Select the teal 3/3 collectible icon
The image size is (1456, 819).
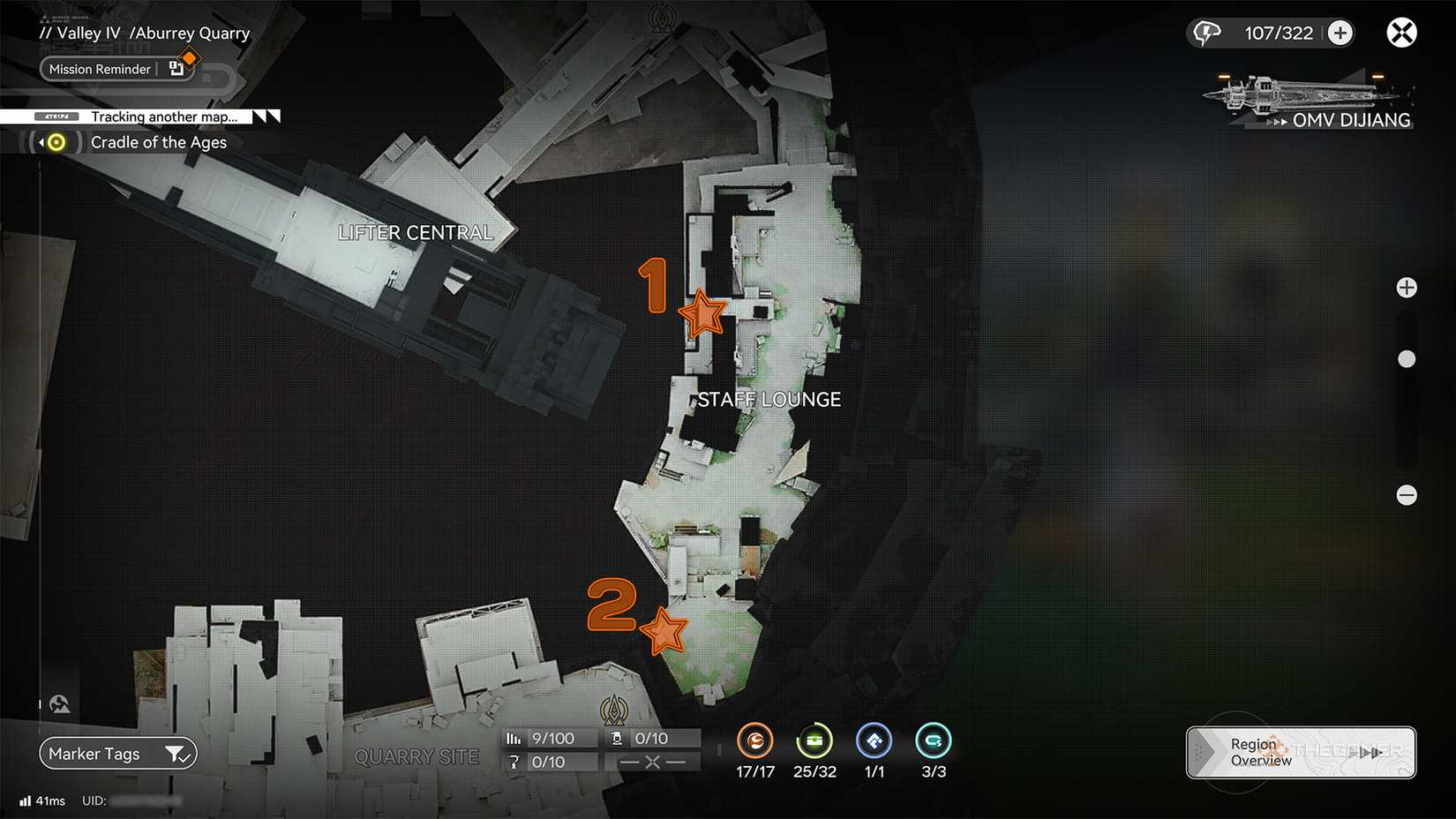pos(933,741)
